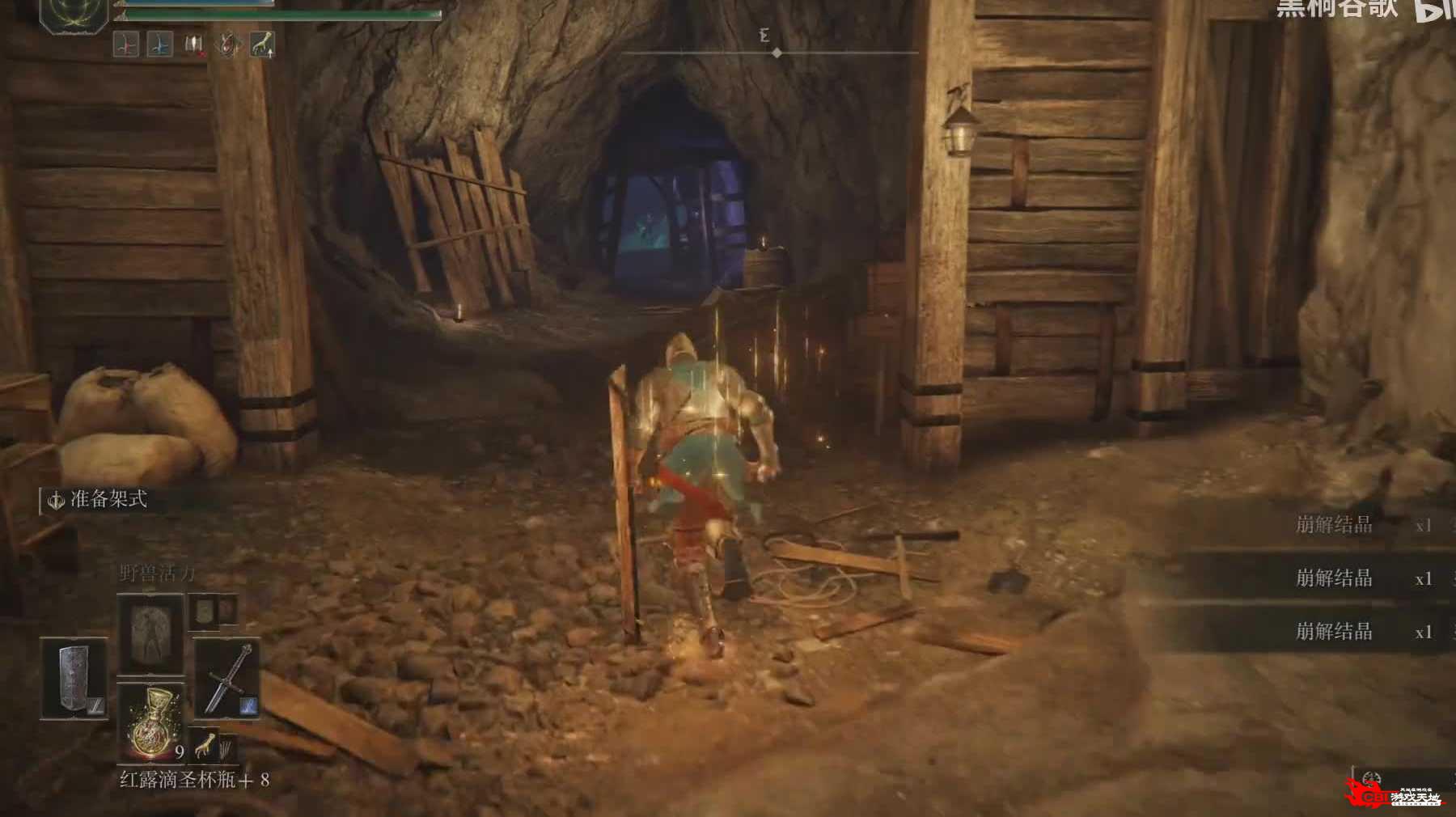Viewport: 1456px width, 817px height.
Task: Select the red dewdrop flask slot
Action: coord(151,722)
